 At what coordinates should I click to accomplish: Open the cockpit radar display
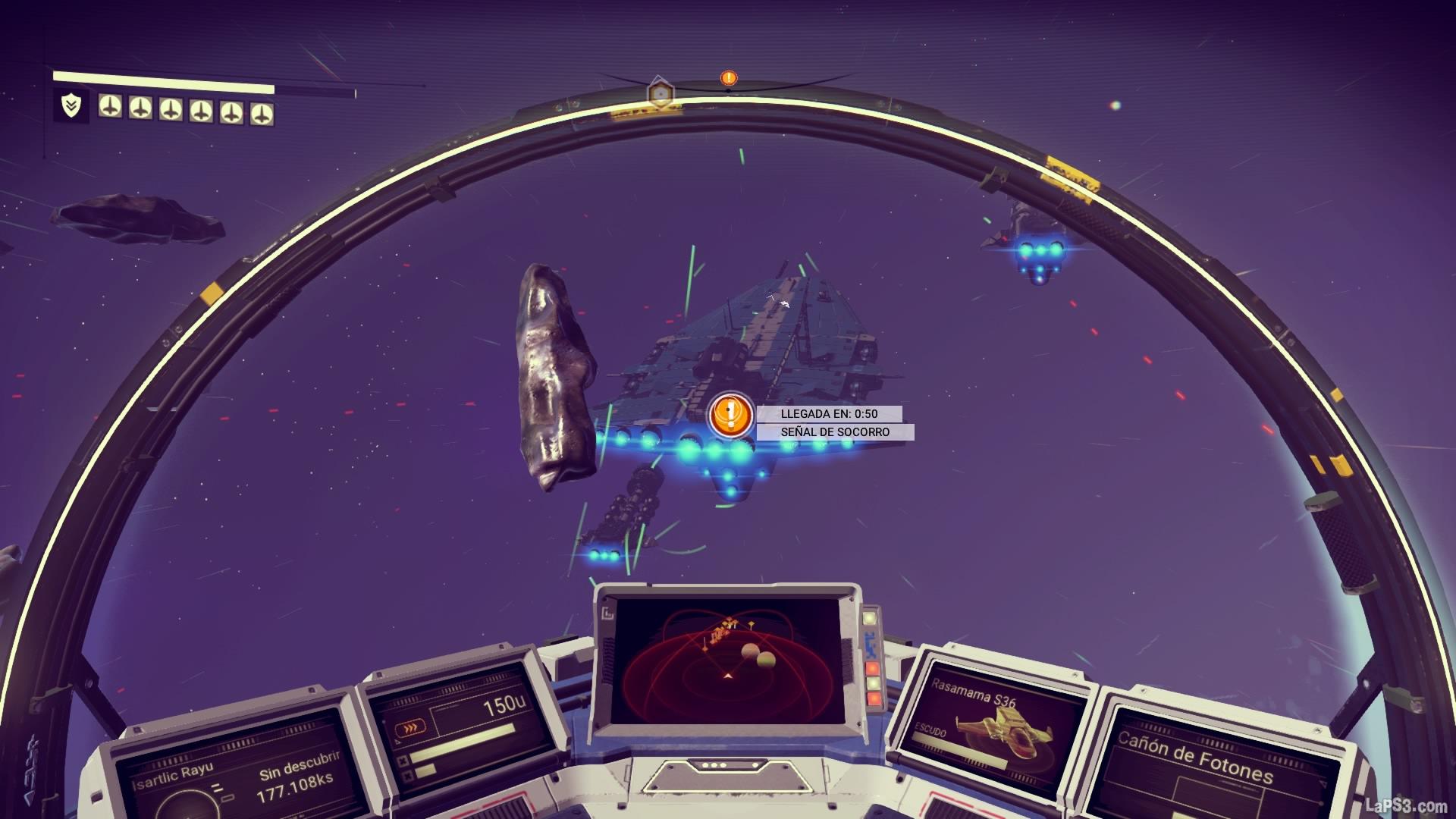pyautogui.click(x=728, y=660)
